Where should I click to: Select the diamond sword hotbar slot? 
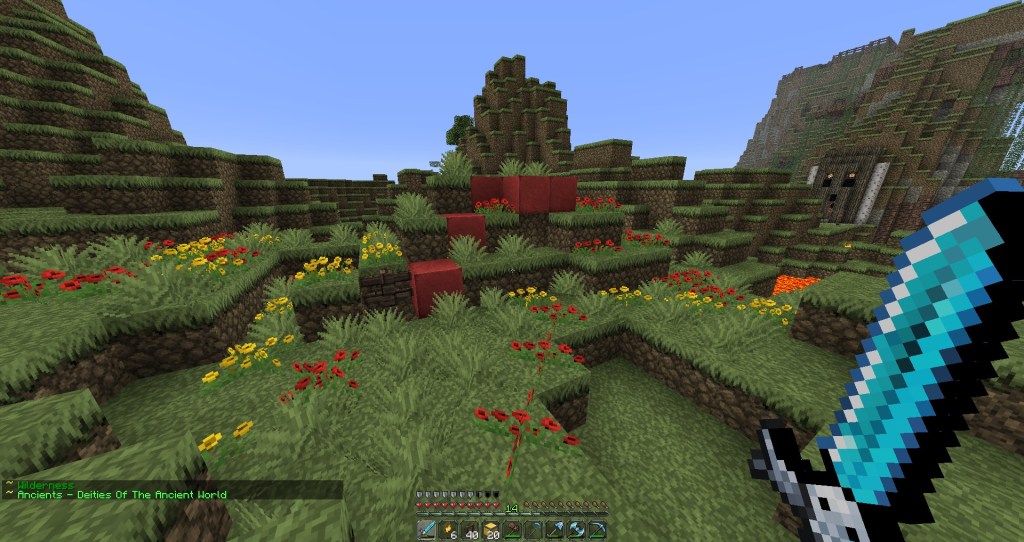pyautogui.click(x=428, y=530)
